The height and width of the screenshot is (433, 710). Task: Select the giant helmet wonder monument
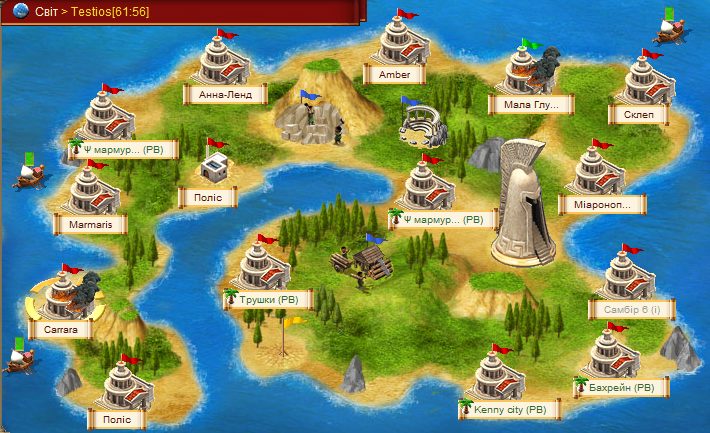(x=523, y=200)
